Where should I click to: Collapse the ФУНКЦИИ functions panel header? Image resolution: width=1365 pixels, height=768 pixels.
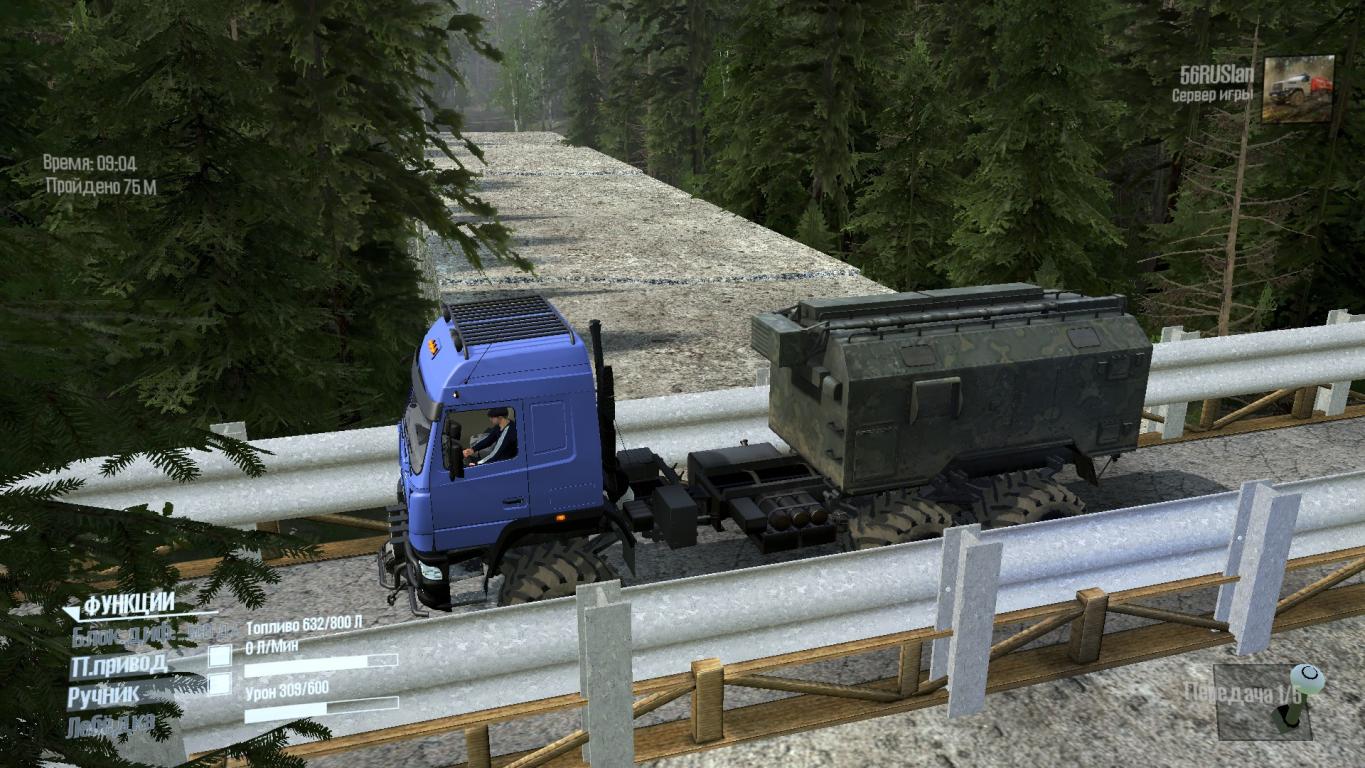(x=128, y=604)
